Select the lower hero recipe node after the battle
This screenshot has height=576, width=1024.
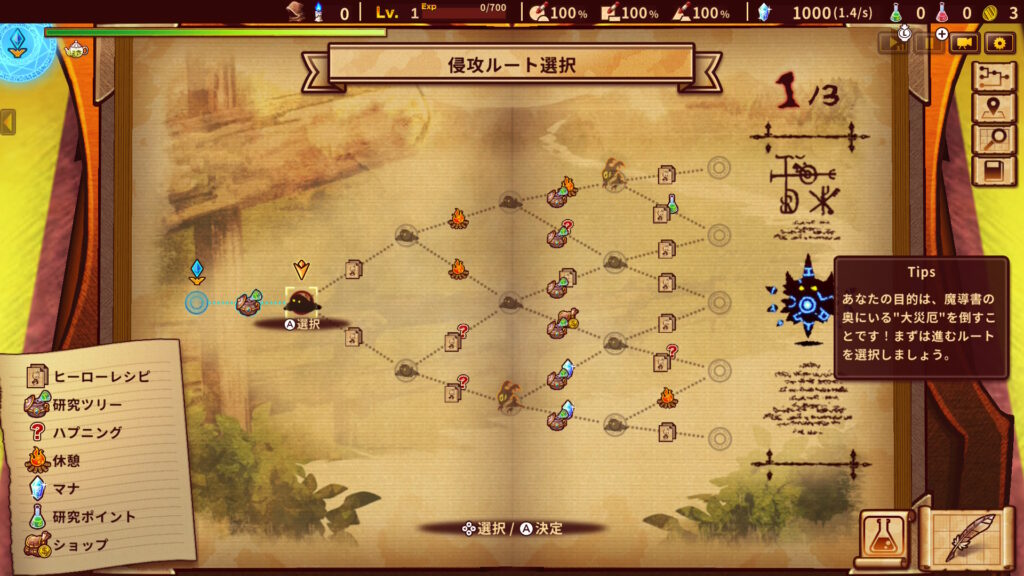[353, 337]
